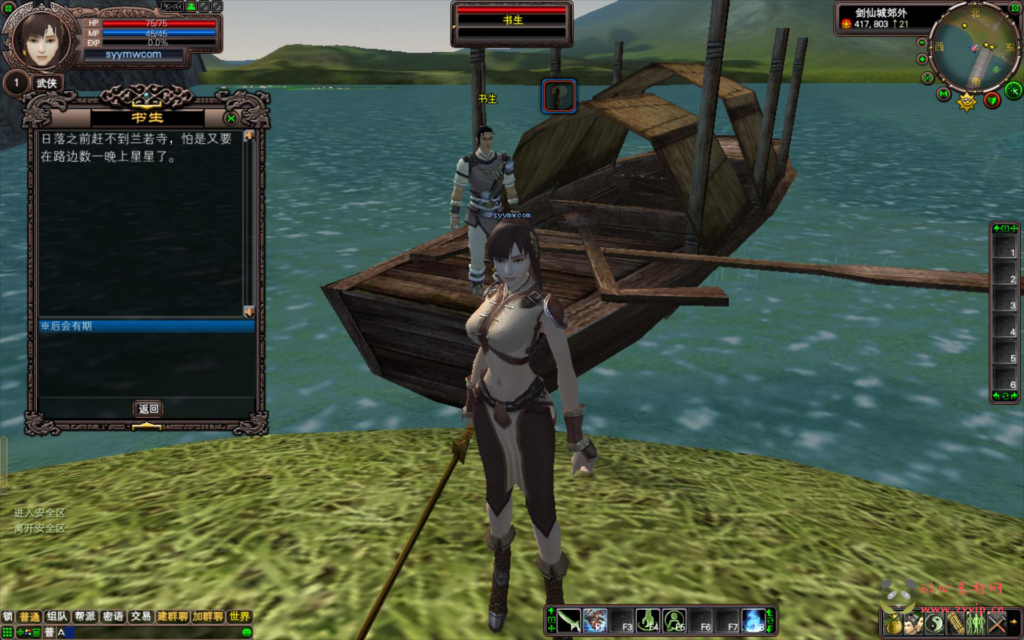
Task: Click the golden sun icon below minimap
Action: tap(967, 101)
